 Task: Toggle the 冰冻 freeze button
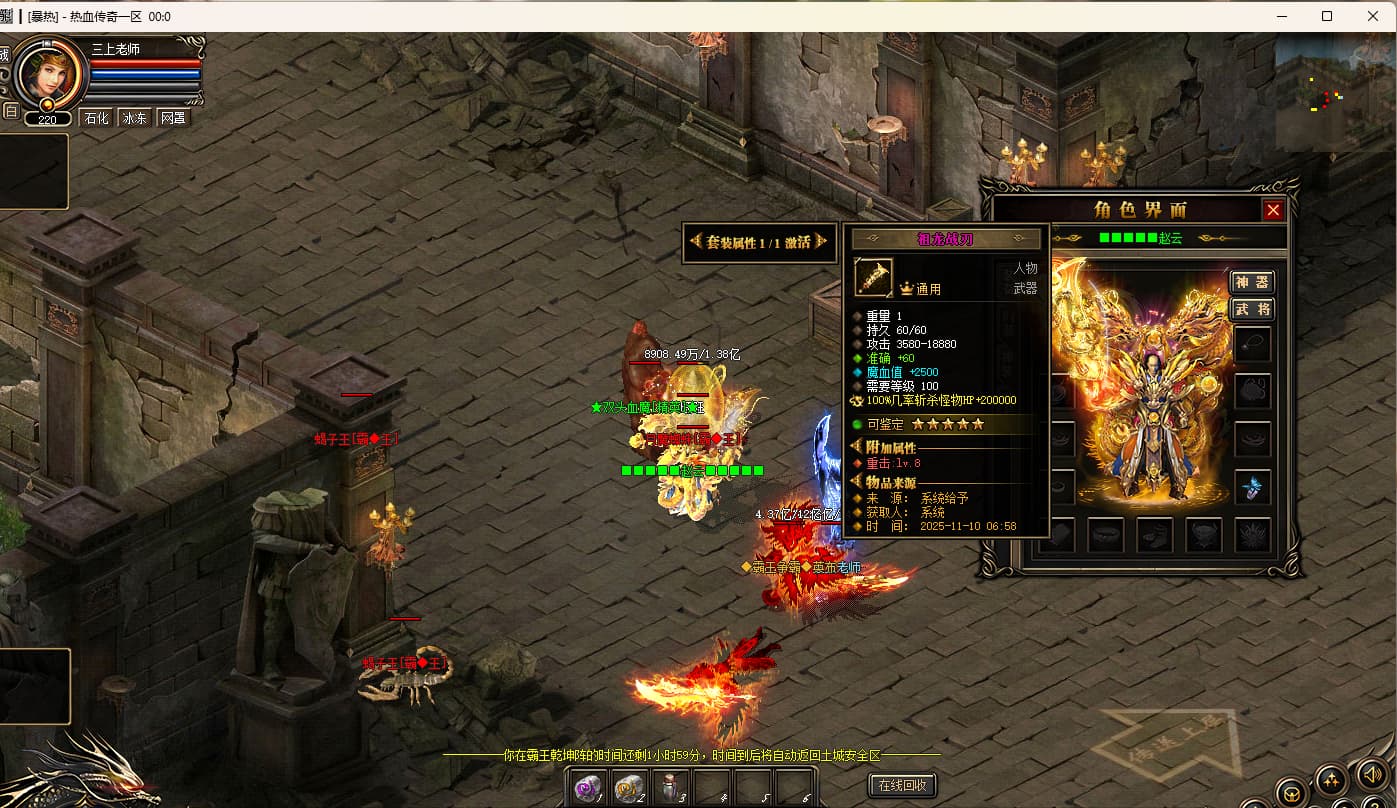[134, 118]
